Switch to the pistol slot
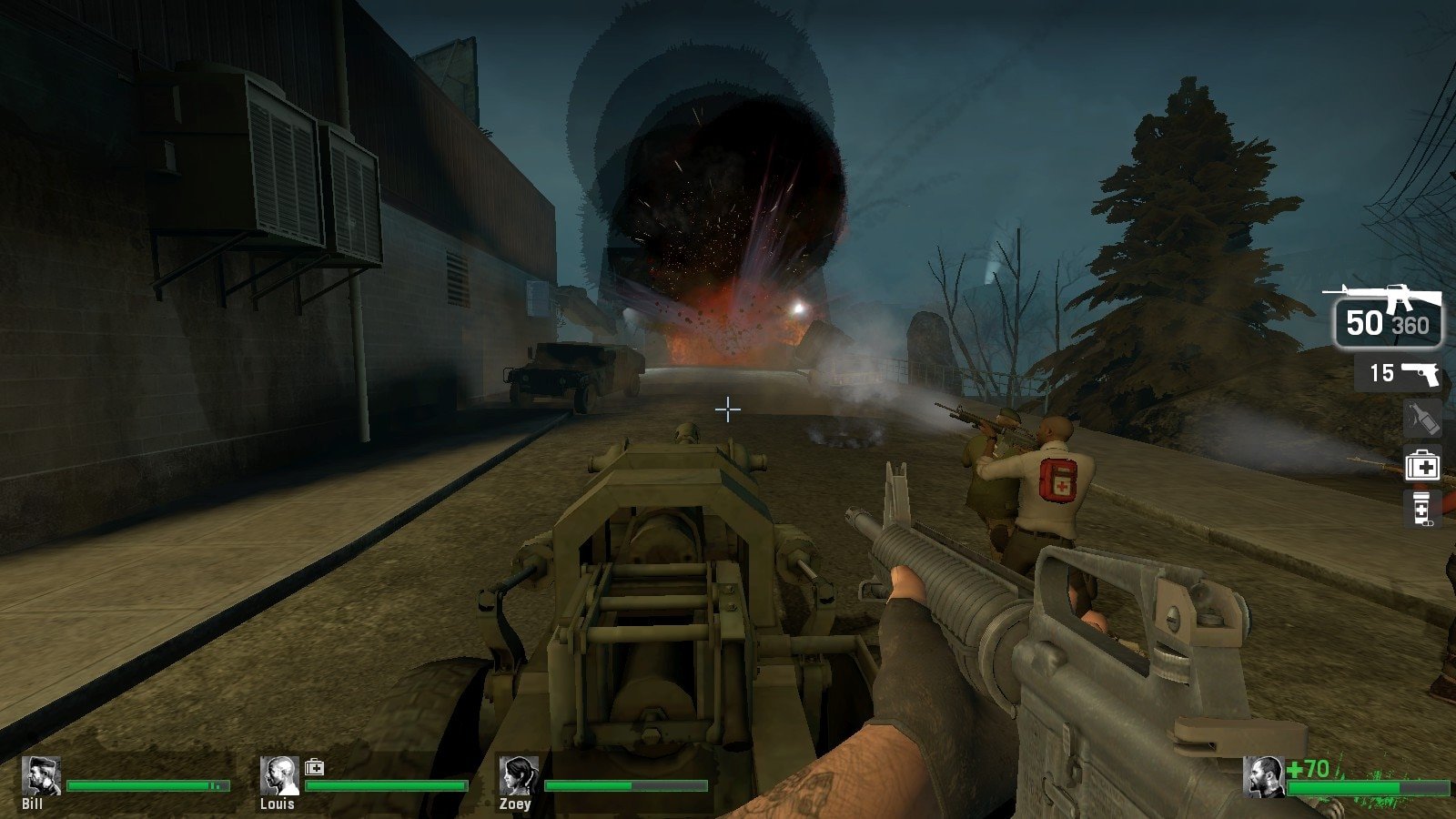This screenshot has height=819, width=1456. (1400, 373)
